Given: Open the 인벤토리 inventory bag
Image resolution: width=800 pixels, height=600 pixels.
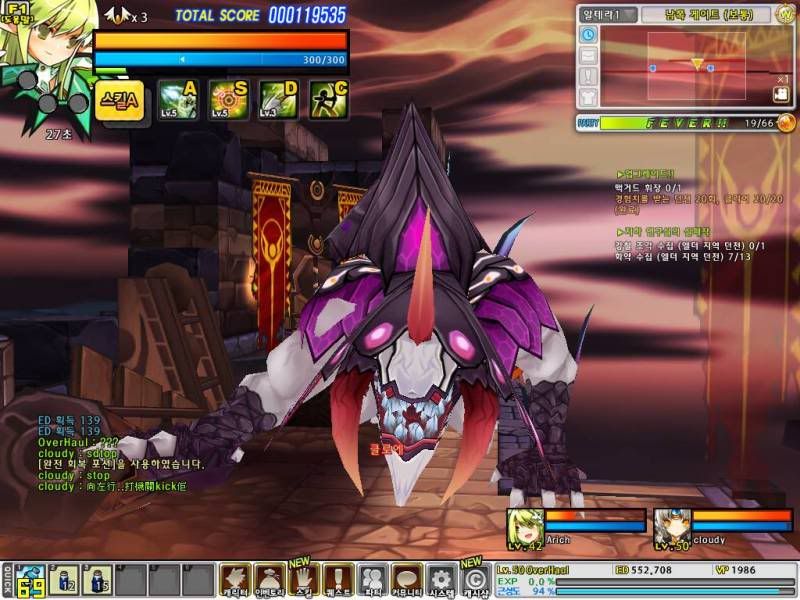Looking at the screenshot, I should click(270, 579).
